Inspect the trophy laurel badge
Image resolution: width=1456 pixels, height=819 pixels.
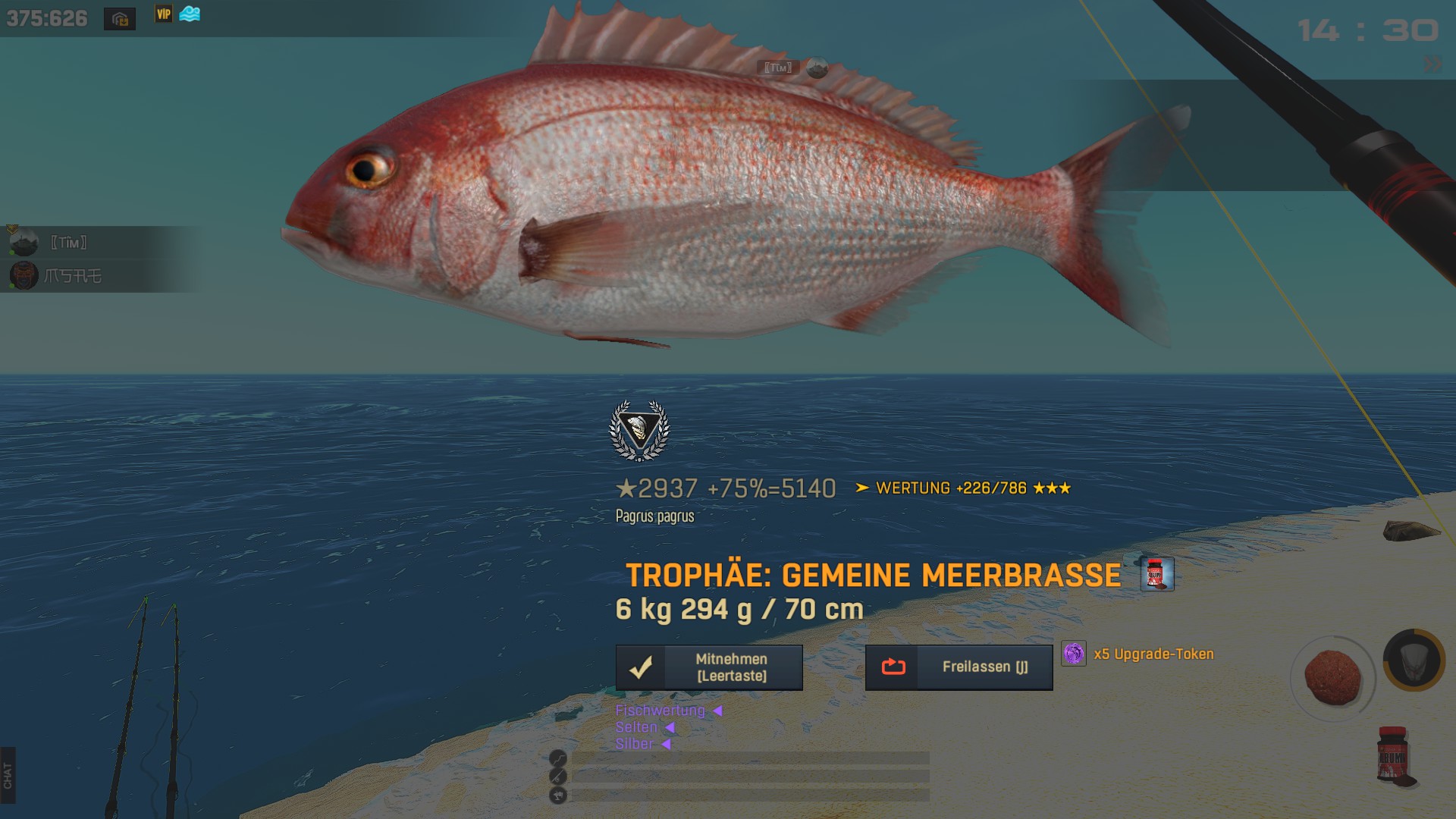[x=639, y=430]
